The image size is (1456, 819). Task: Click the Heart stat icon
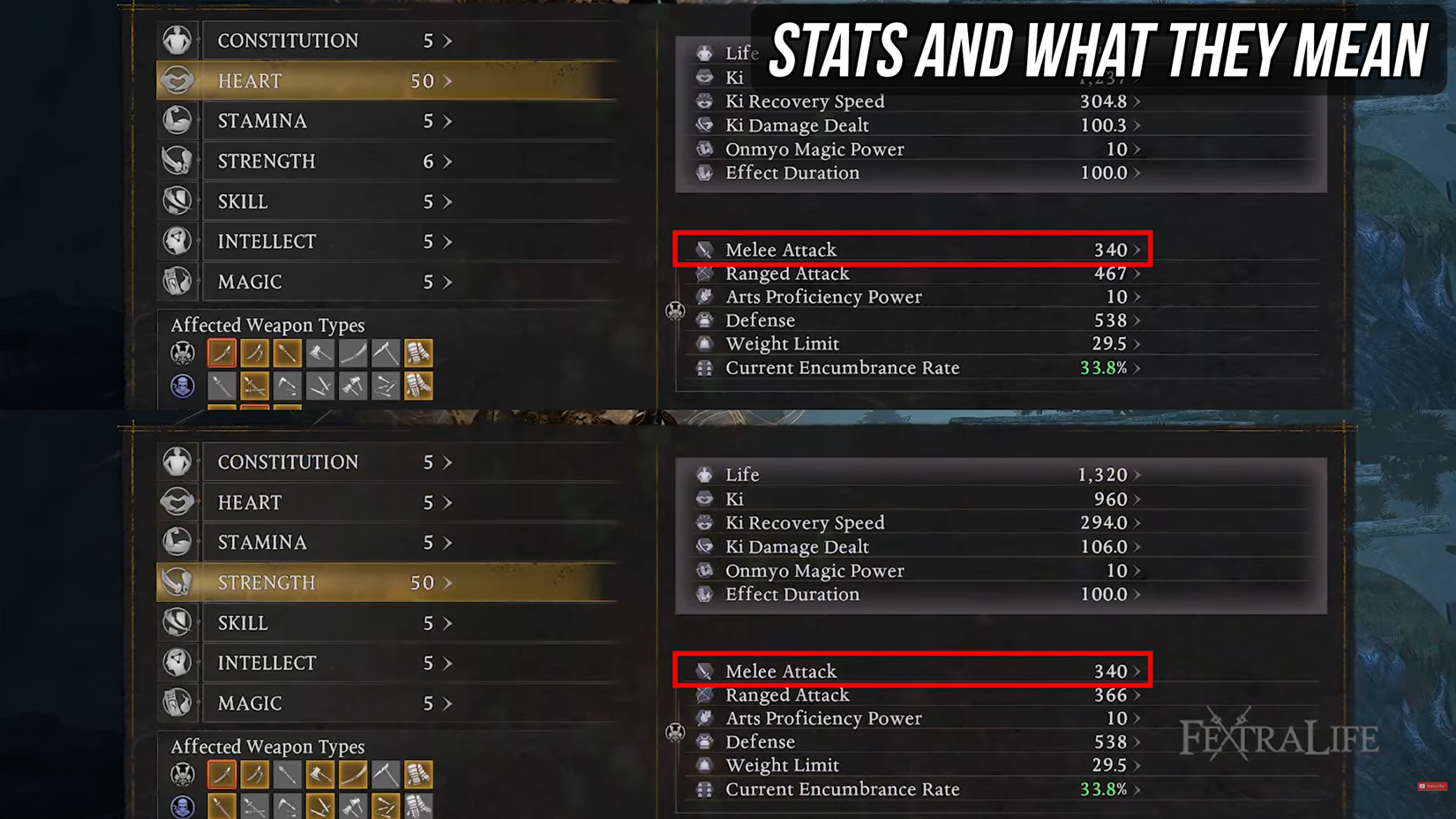pyautogui.click(x=178, y=80)
